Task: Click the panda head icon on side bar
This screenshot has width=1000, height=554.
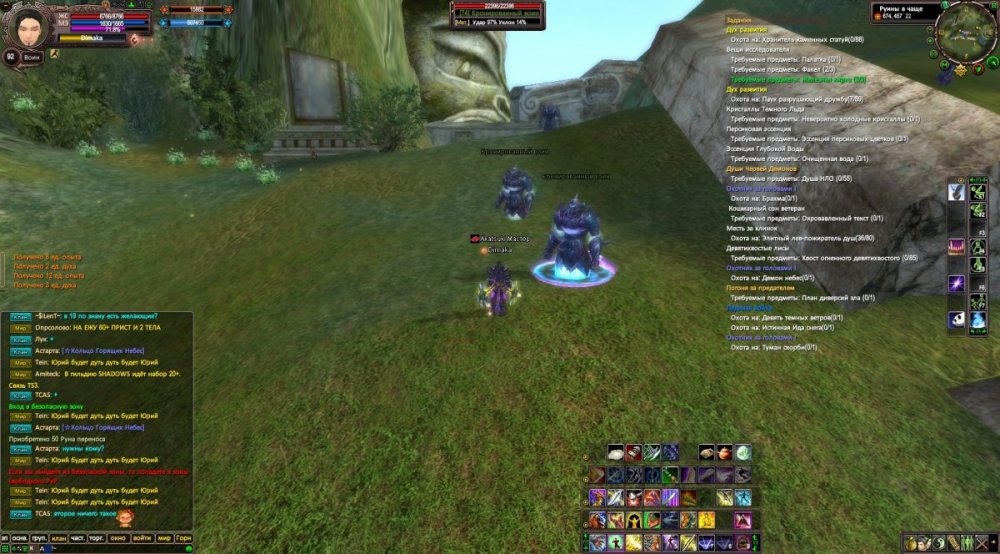Action: pos(956,319)
